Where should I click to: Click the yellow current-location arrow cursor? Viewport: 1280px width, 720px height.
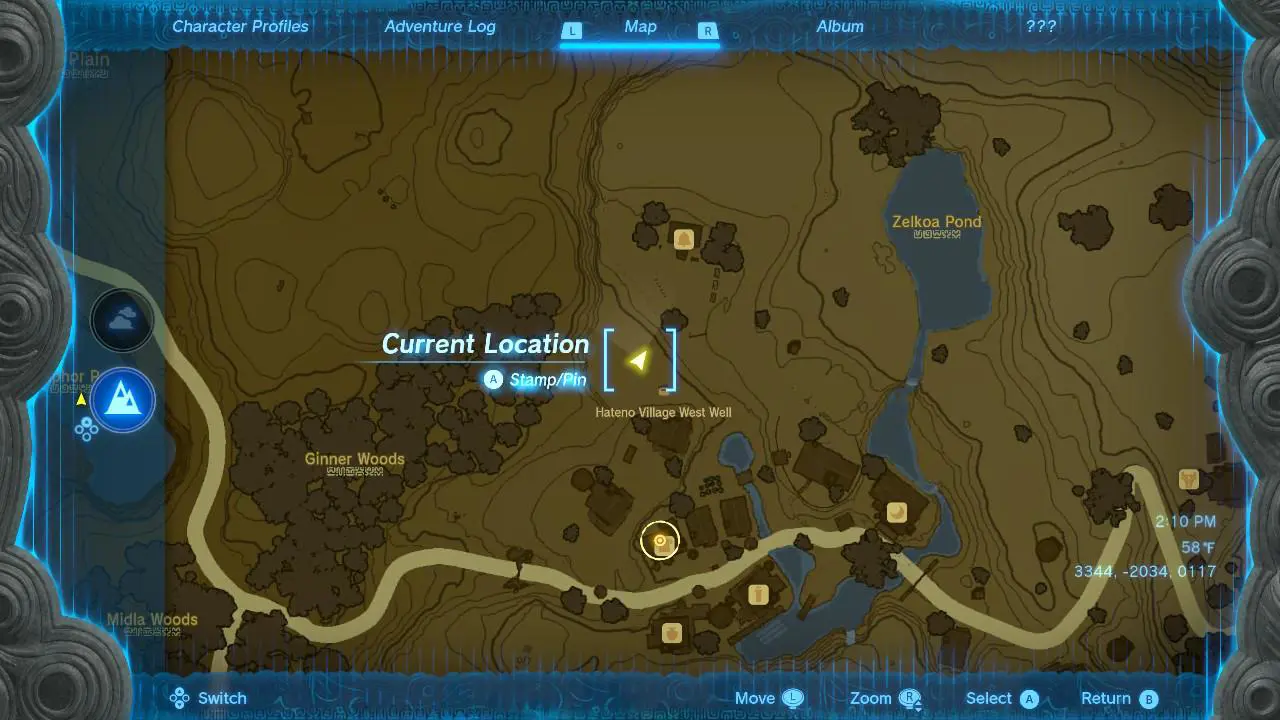coord(638,360)
